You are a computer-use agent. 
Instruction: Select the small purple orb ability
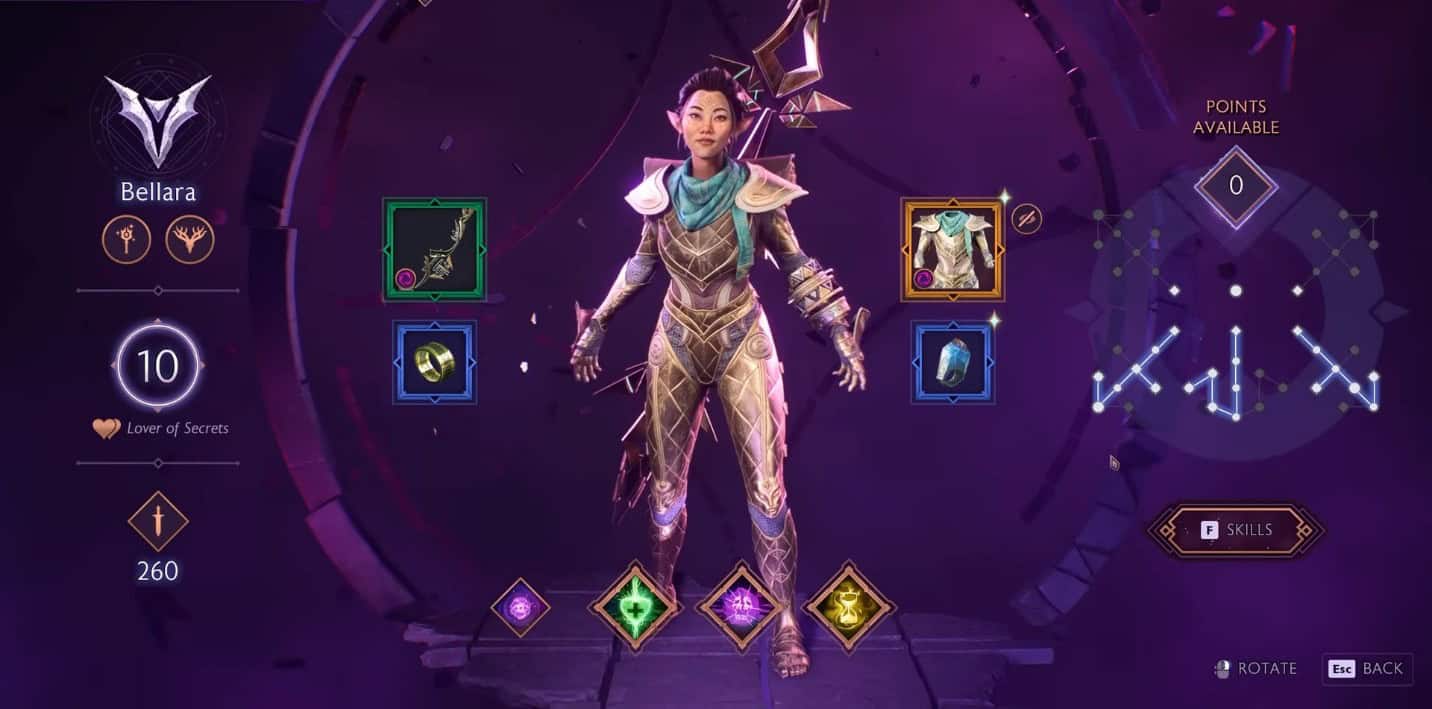tap(521, 607)
